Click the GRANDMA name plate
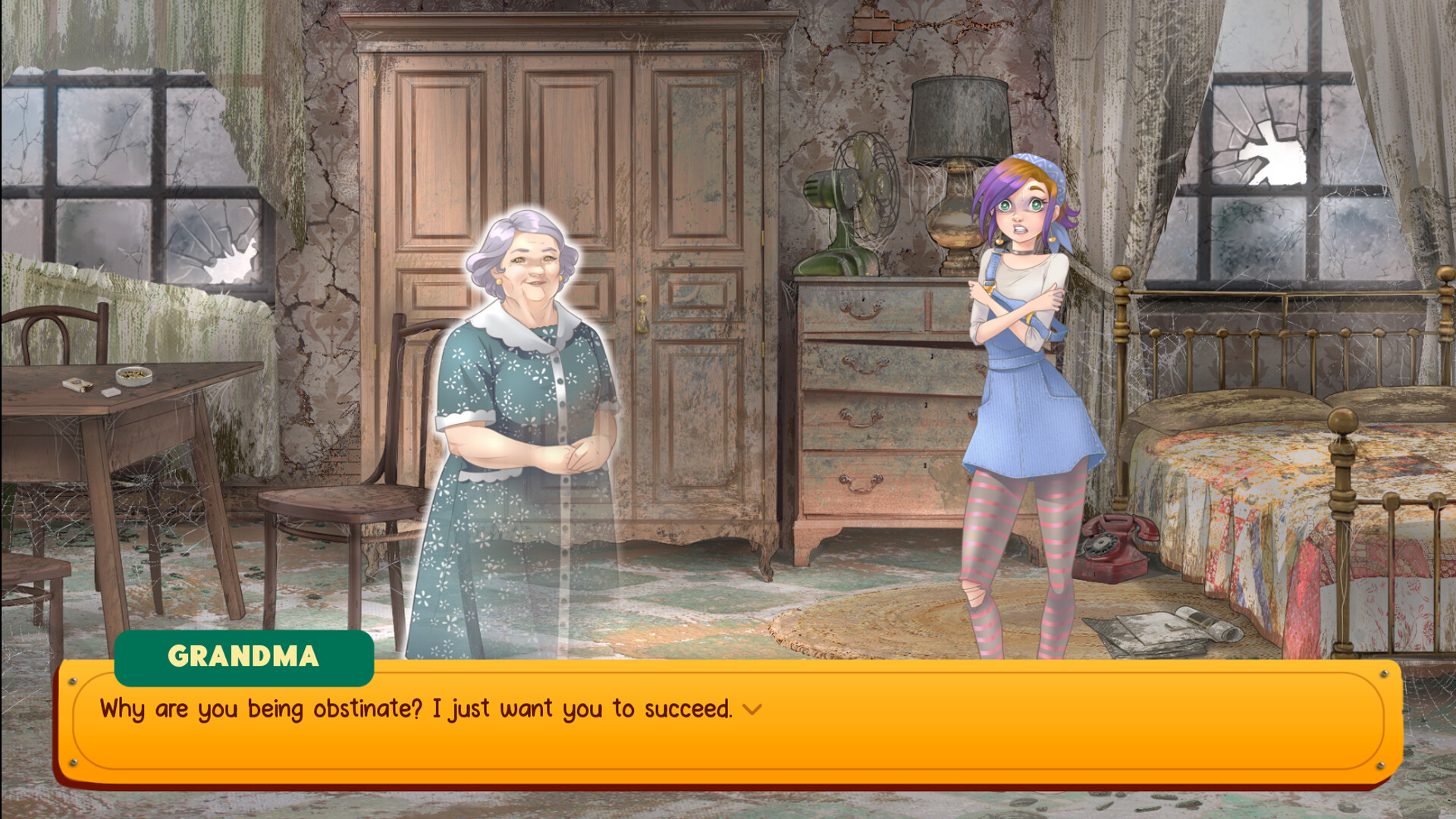1456x819 pixels. point(244,657)
